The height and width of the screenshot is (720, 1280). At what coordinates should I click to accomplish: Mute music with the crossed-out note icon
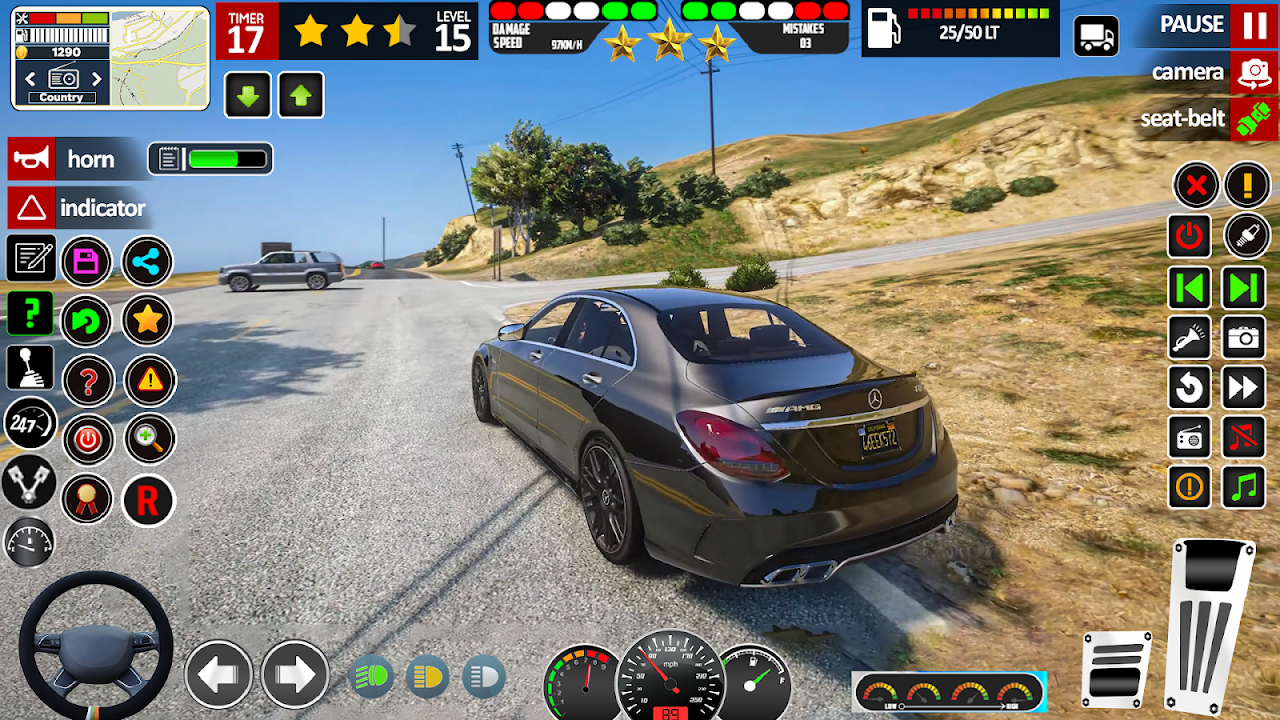point(1244,438)
